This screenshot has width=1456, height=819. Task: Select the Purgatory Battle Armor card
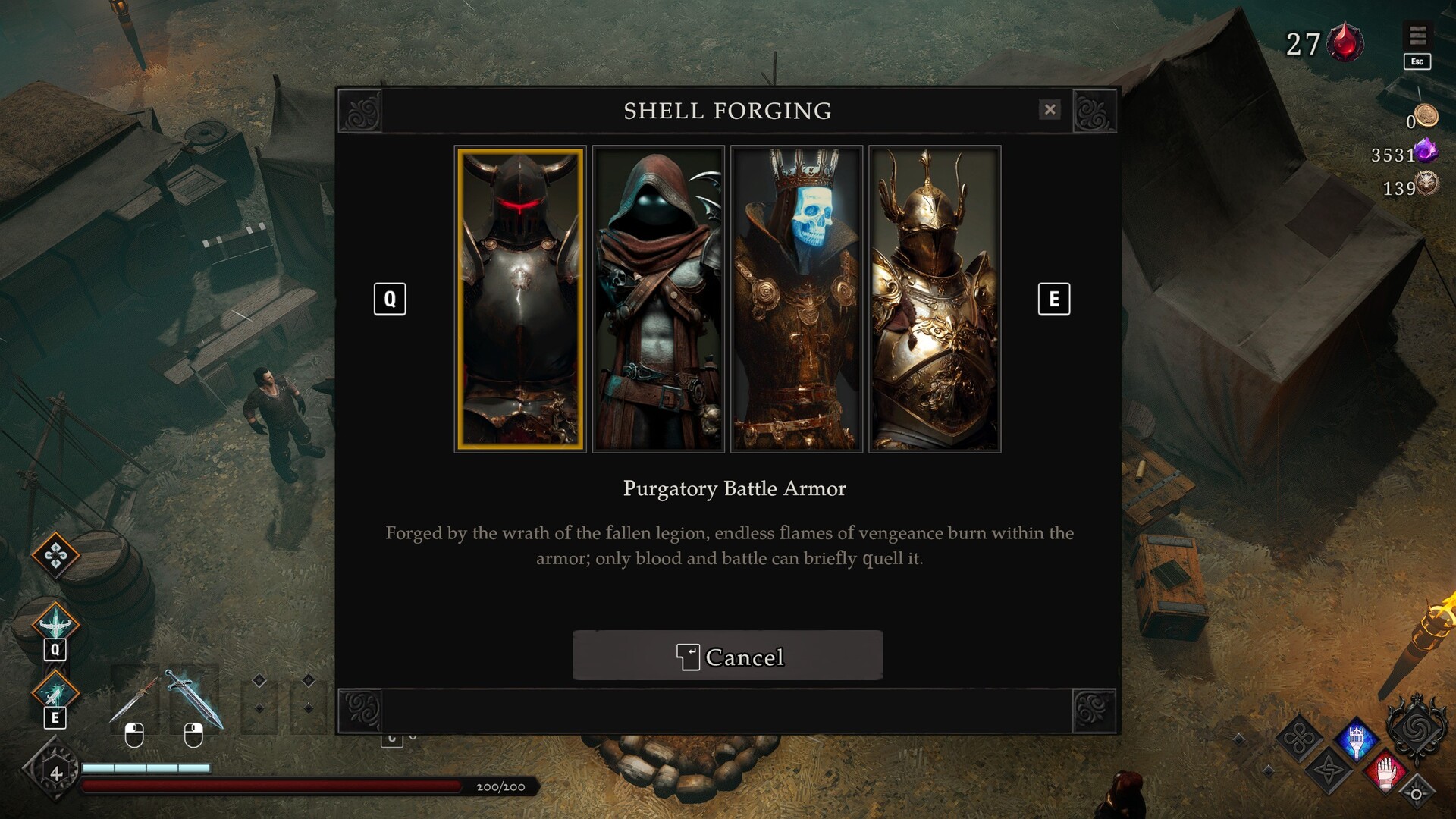pos(520,299)
